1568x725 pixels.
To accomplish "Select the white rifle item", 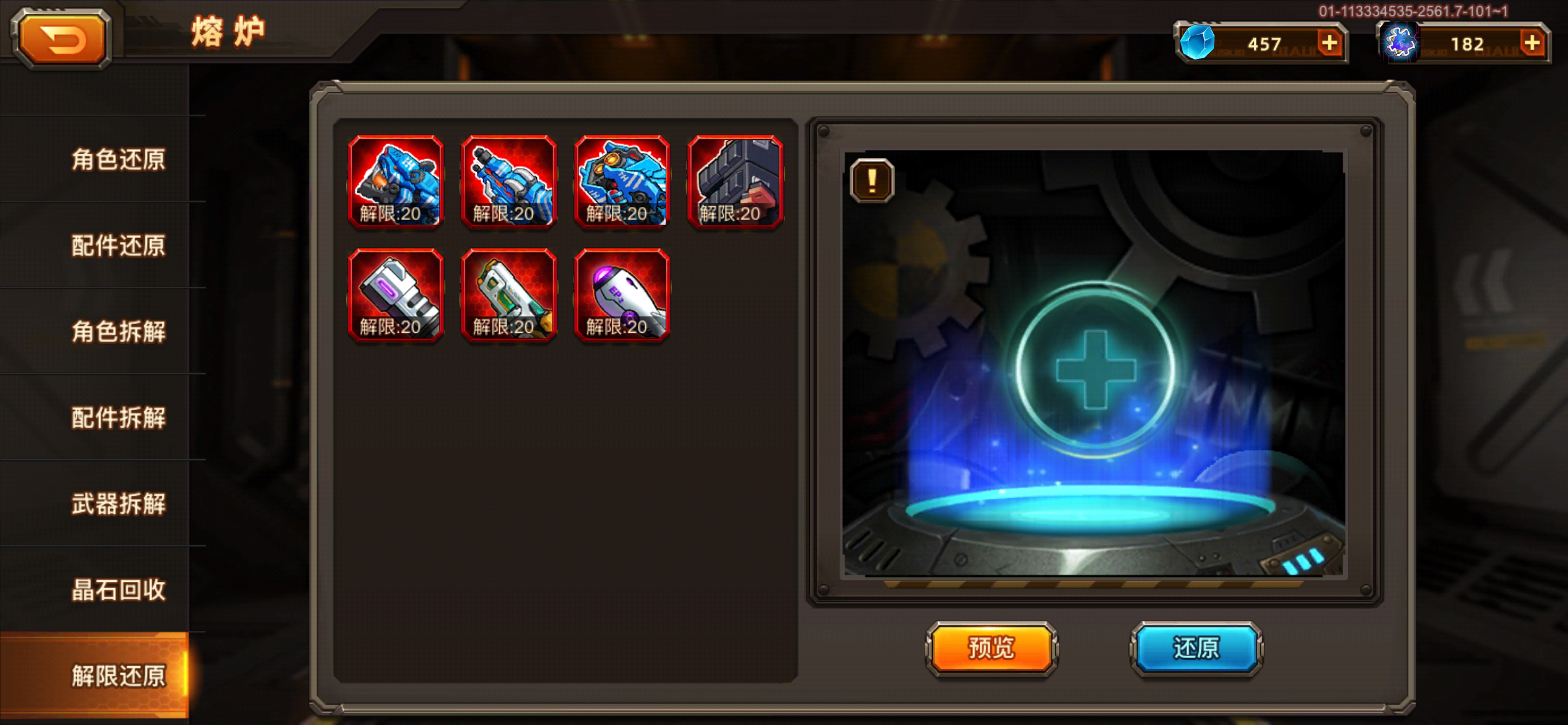I will (x=509, y=296).
